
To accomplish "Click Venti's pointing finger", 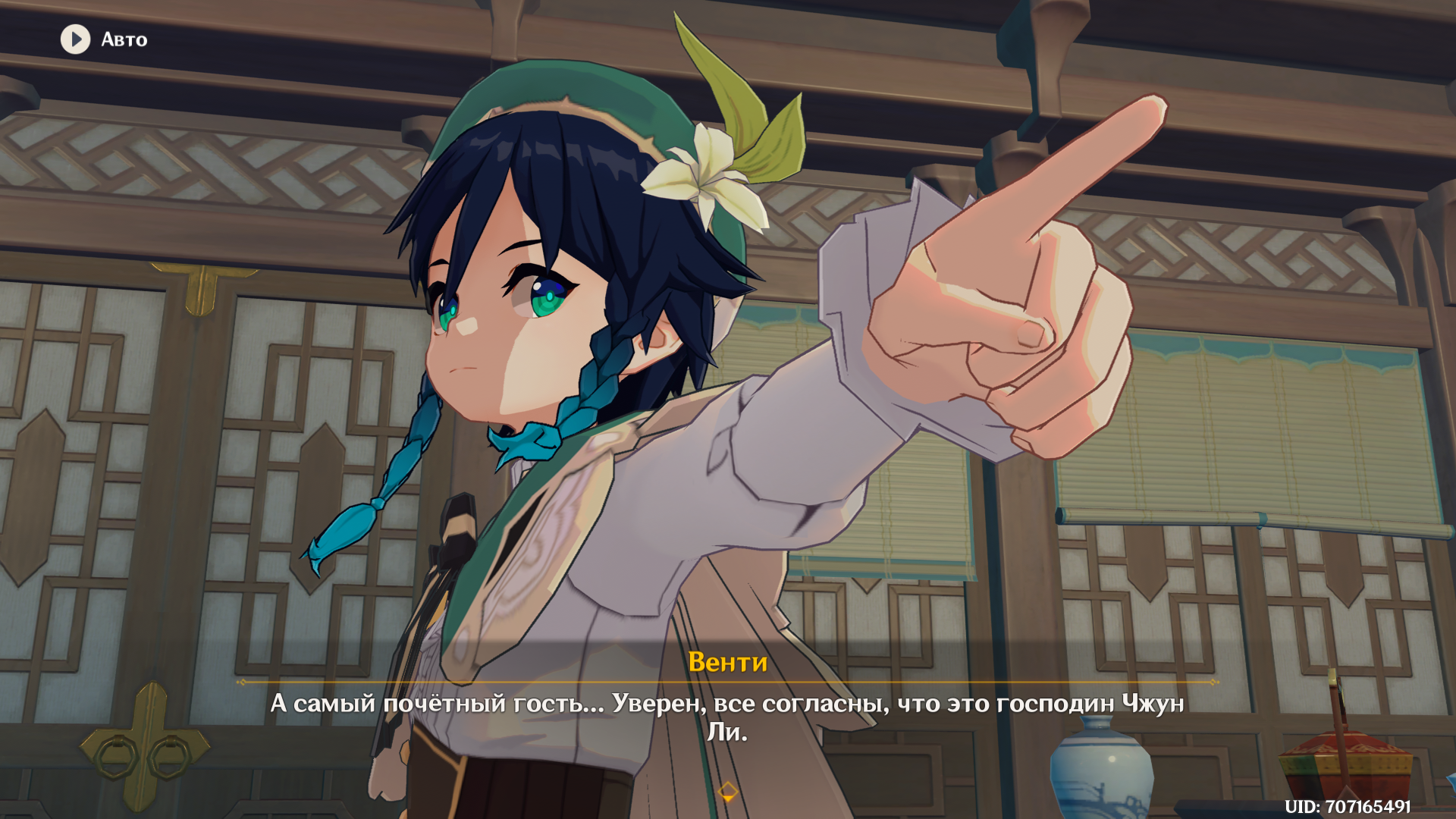I will tap(1100, 167).
